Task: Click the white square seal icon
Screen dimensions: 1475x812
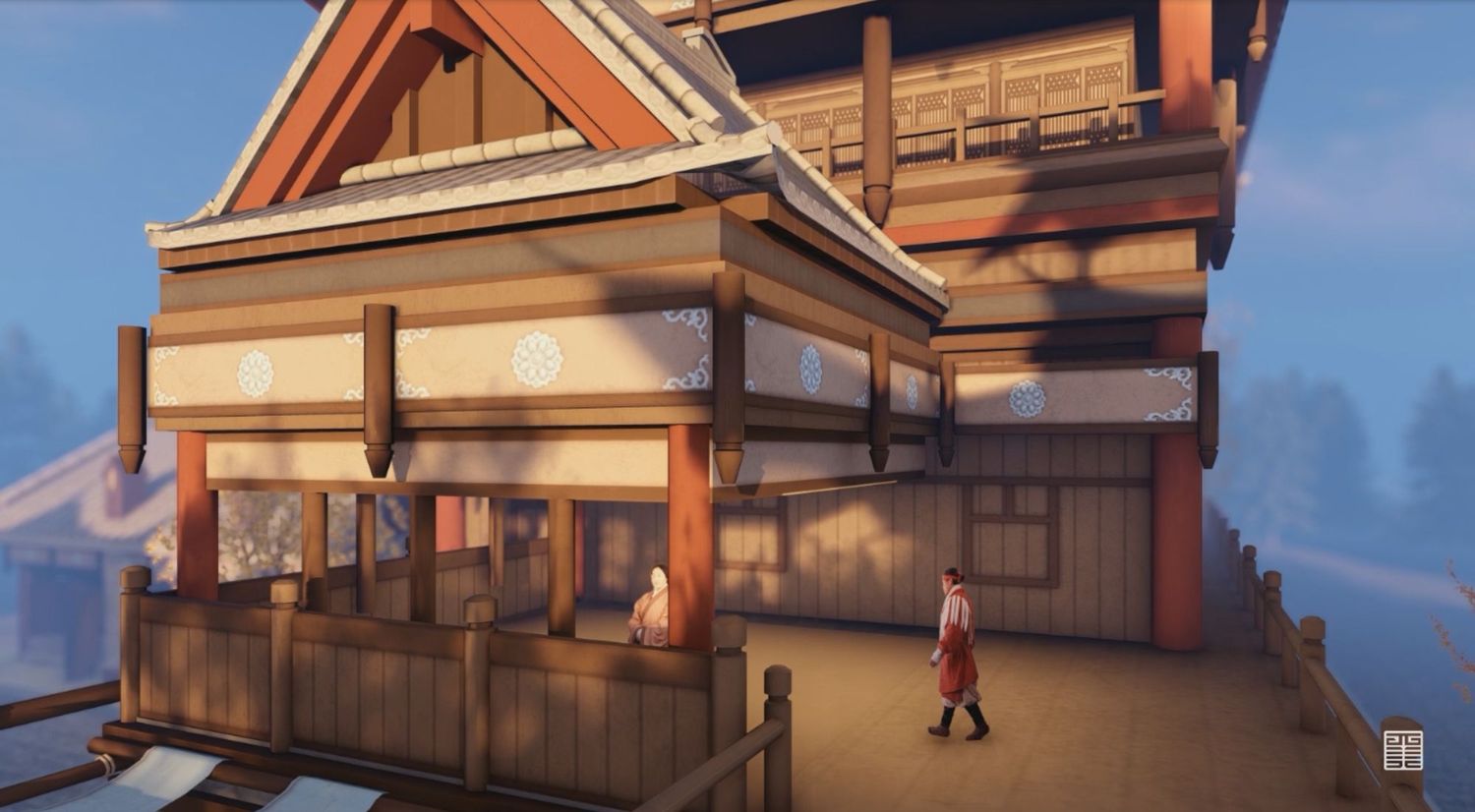Action: click(1402, 750)
